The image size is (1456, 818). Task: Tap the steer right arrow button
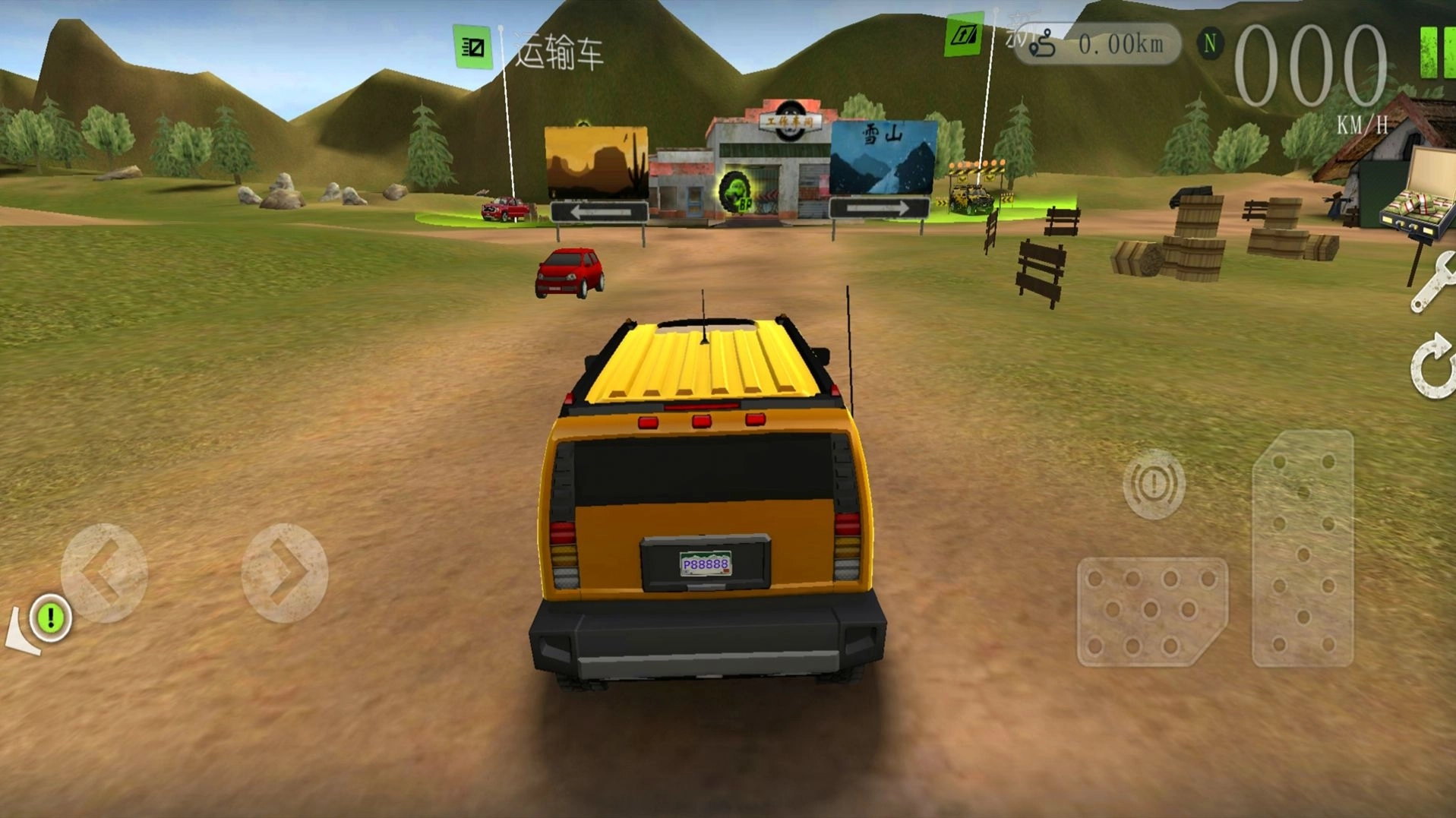click(x=285, y=573)
